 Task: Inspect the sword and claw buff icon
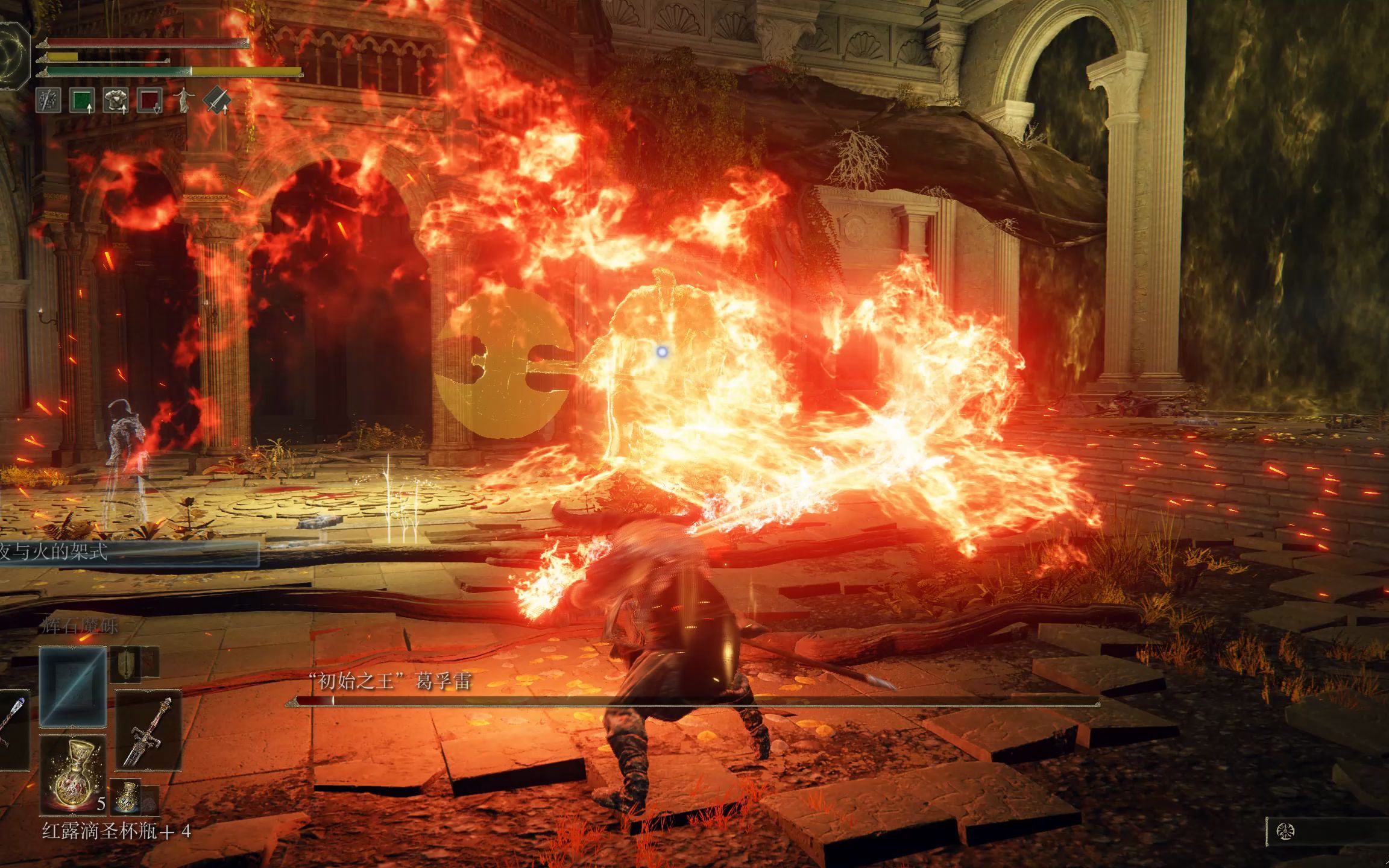(x=48, y=100)
